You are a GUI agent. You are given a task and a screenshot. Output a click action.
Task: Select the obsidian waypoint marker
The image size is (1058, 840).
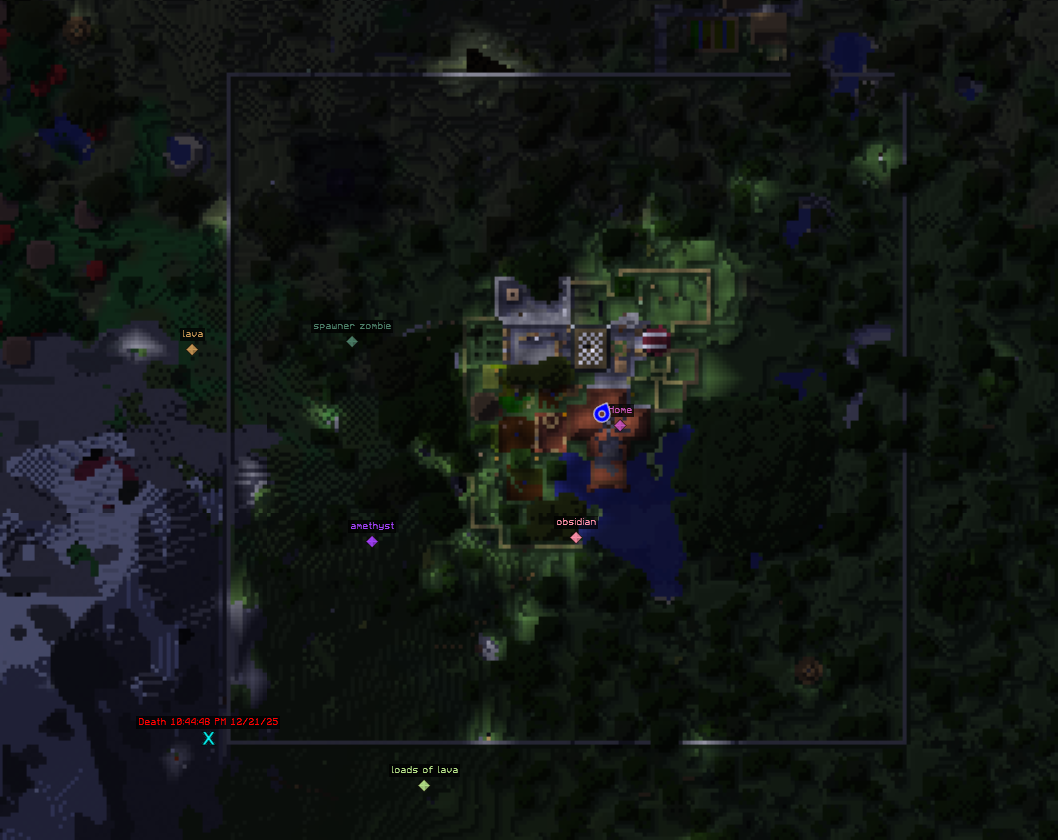[576, 537]
